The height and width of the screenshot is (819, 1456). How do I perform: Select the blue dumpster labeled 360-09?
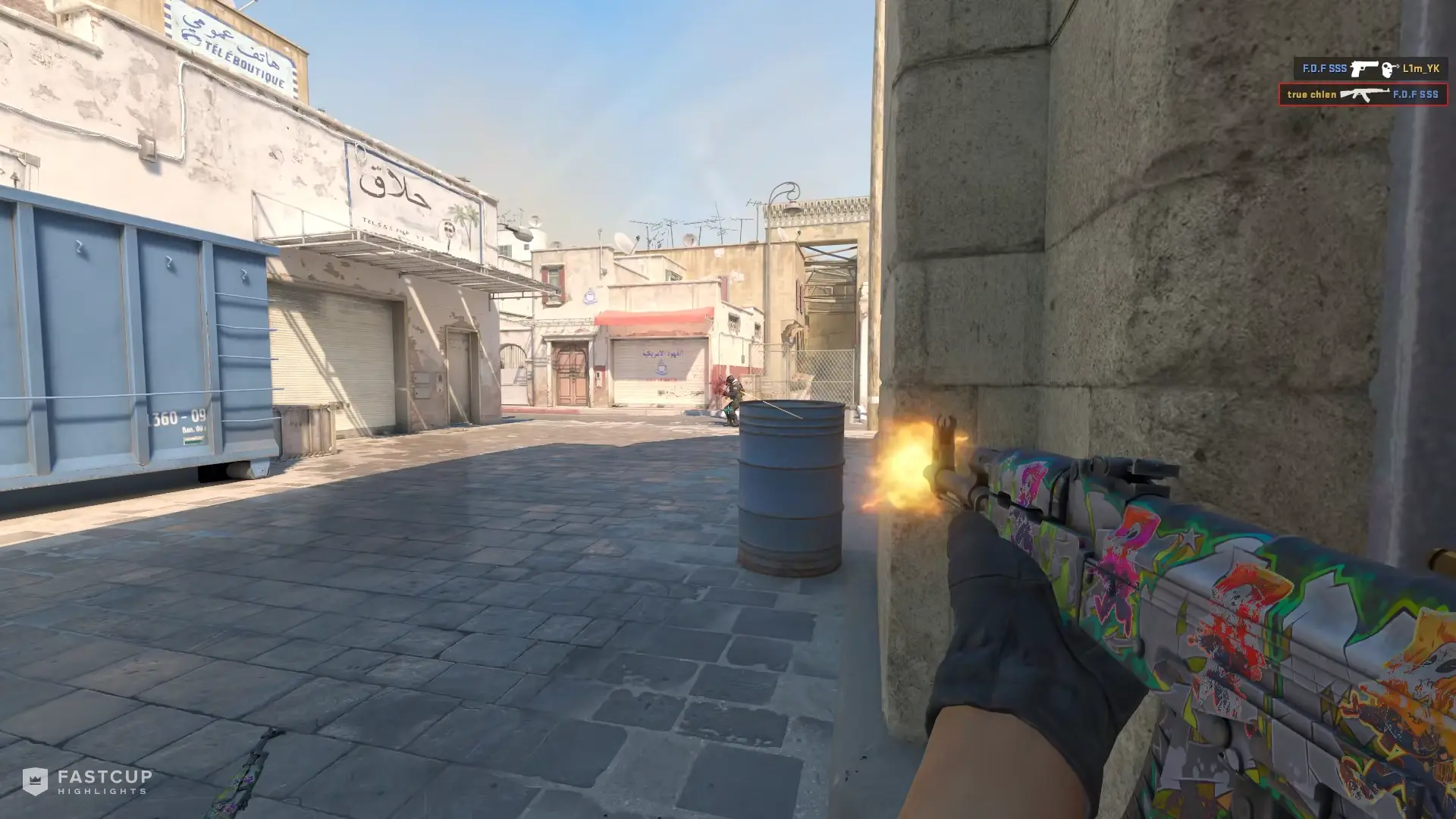coord(136,341)
